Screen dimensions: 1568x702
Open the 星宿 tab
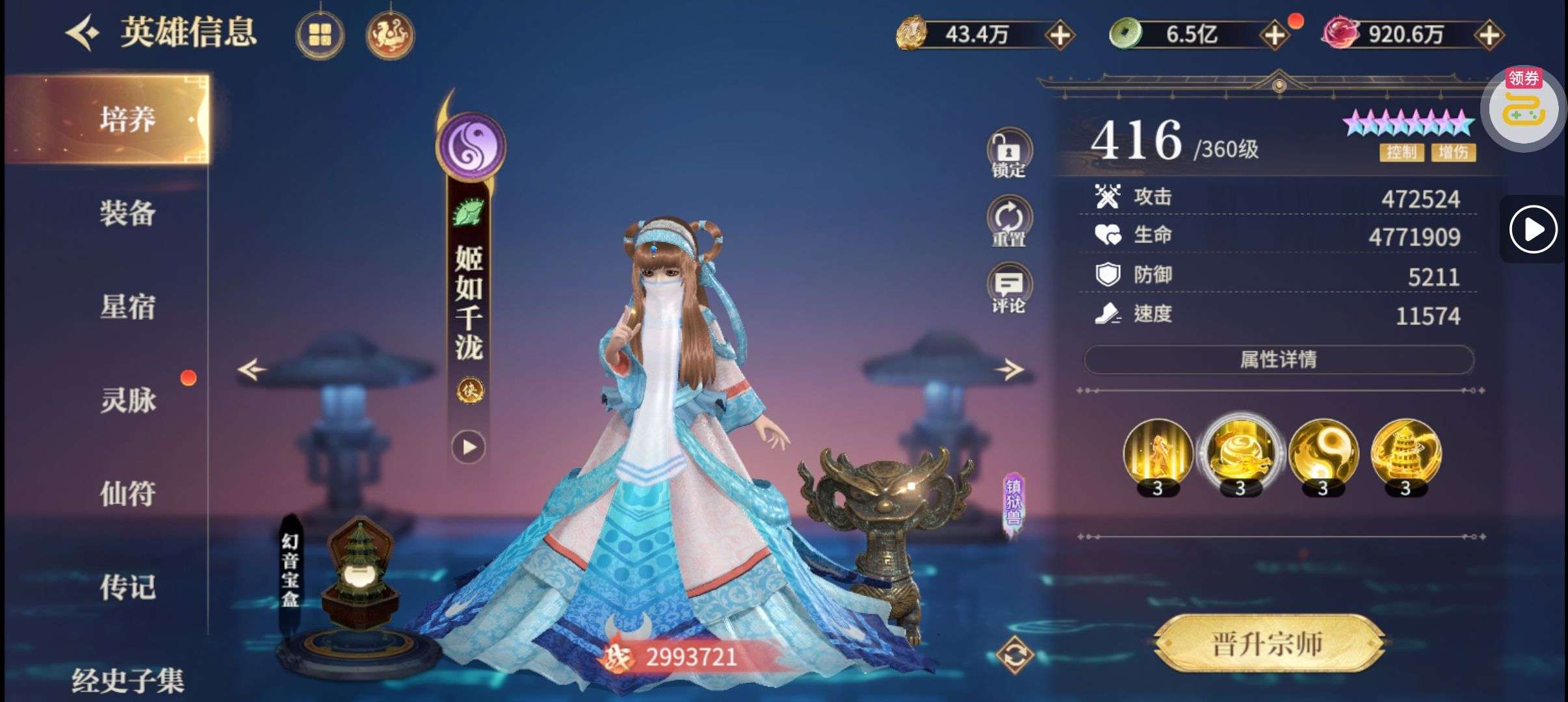127,306
